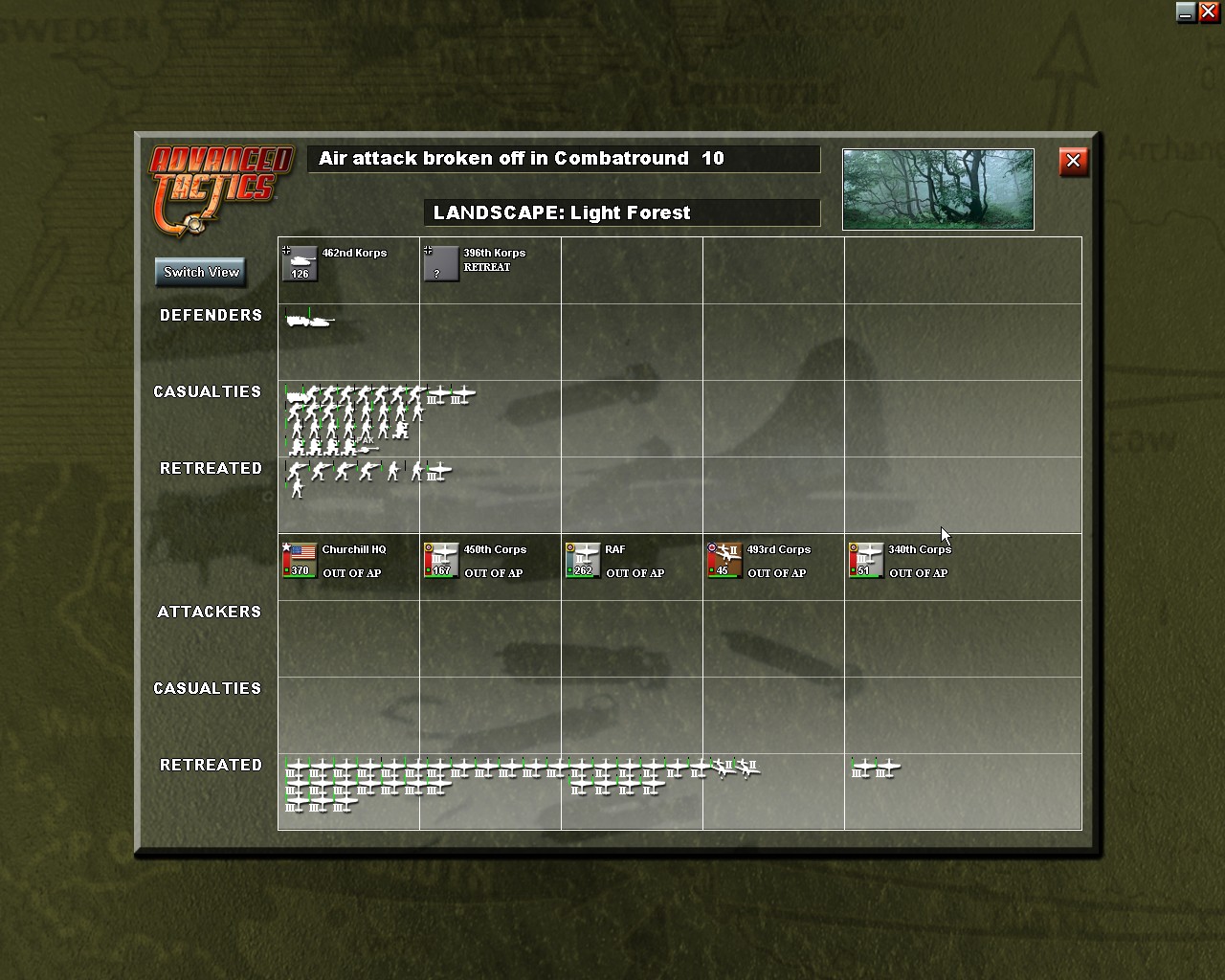Click the Light Forest landscape photo
The height and width of the screenshot is (980, 1225).
(937, 189)
